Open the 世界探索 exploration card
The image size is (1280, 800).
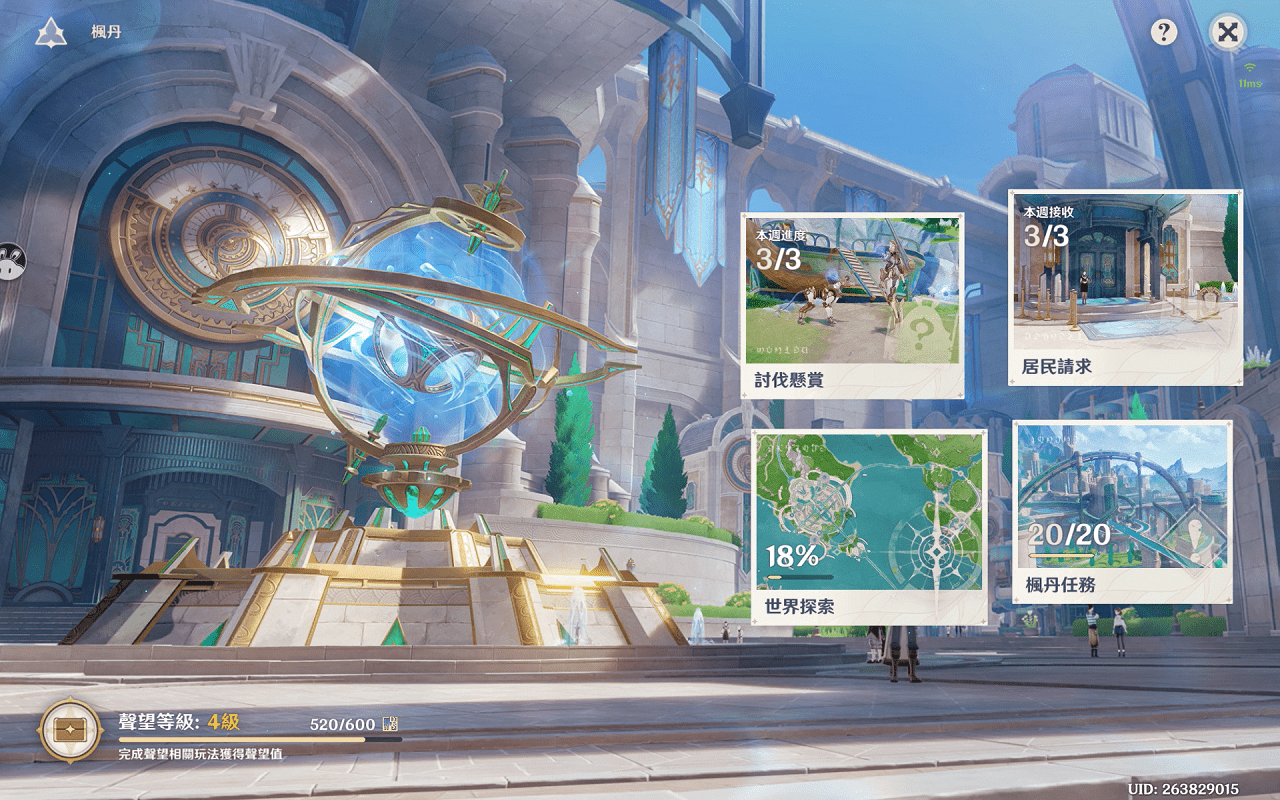pos(869,526)
